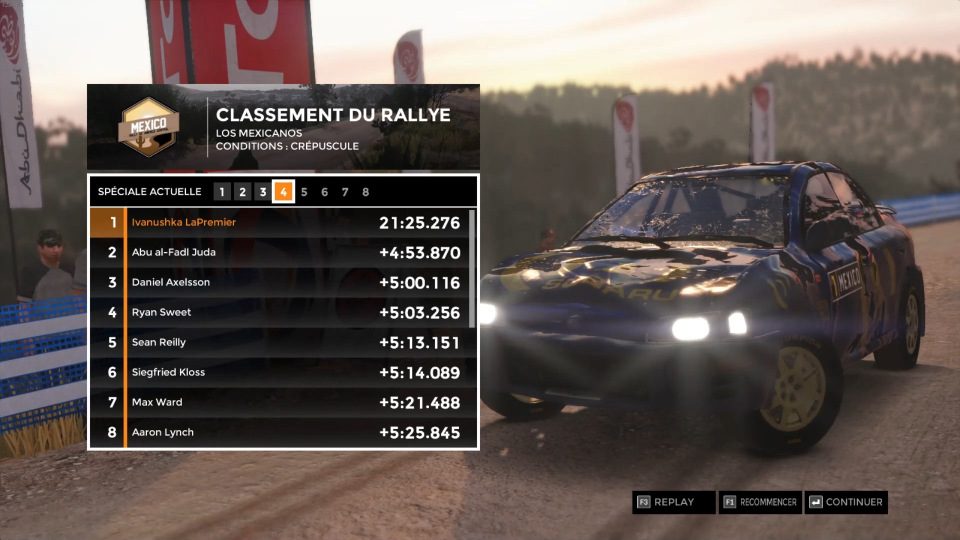Switch to special stage 1 tab

coord(222,192)
